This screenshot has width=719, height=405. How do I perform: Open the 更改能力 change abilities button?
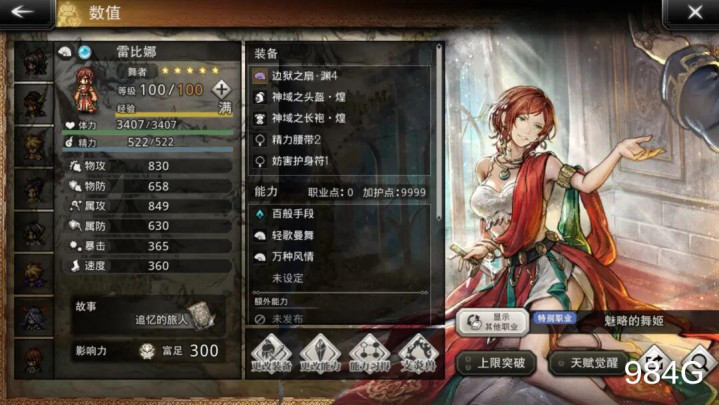322,354
